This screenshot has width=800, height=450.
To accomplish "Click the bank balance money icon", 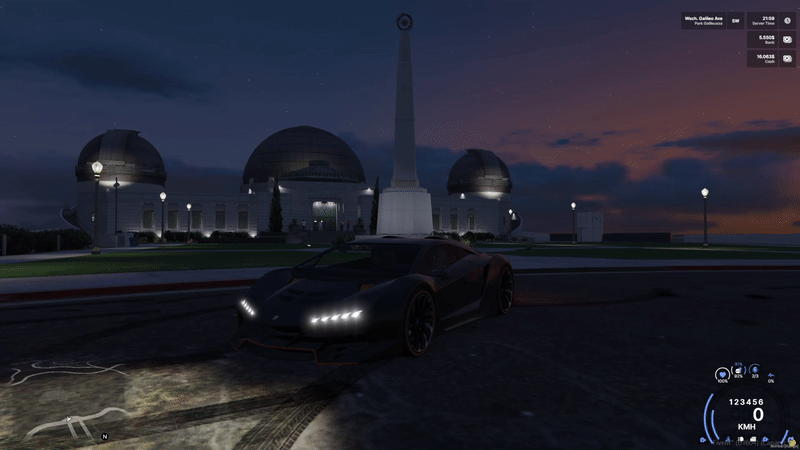I will tap(787, 39).
